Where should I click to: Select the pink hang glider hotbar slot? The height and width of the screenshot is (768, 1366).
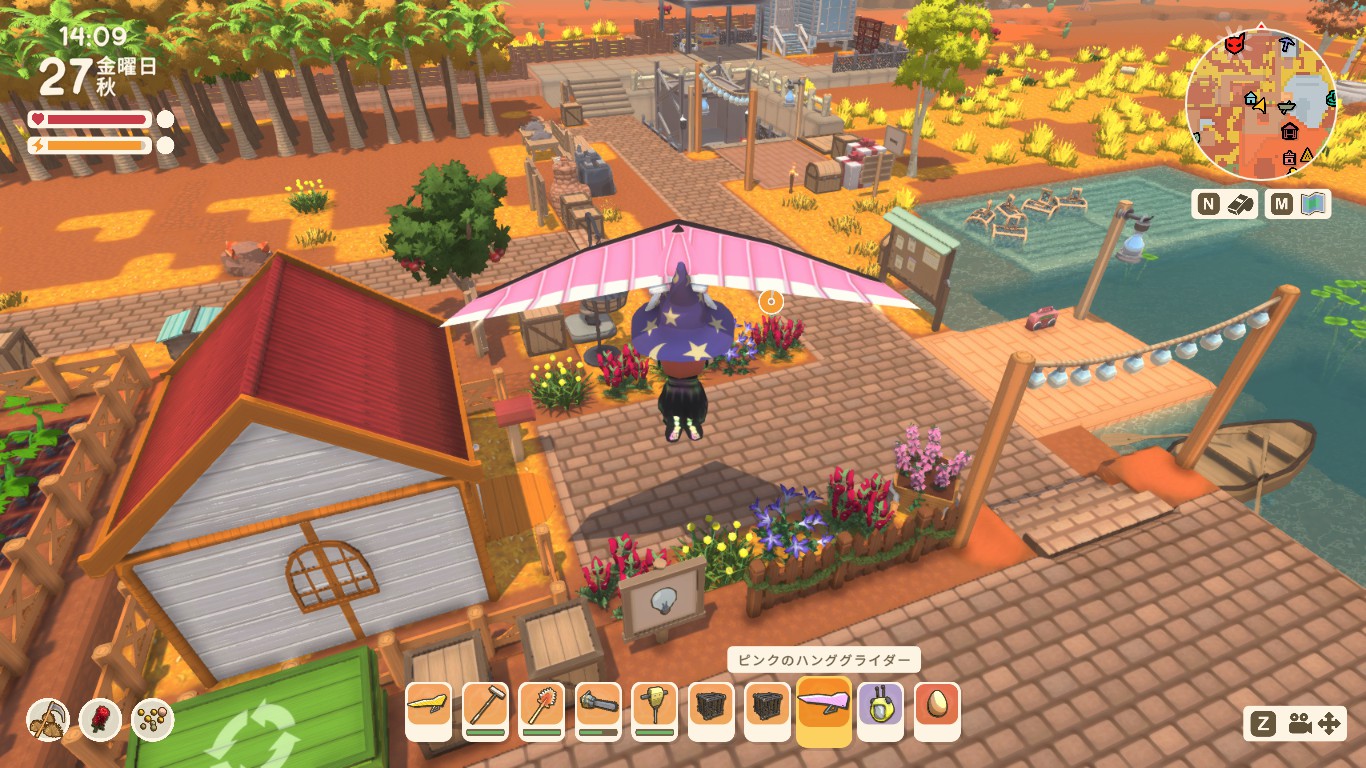(x=824, y=710)
